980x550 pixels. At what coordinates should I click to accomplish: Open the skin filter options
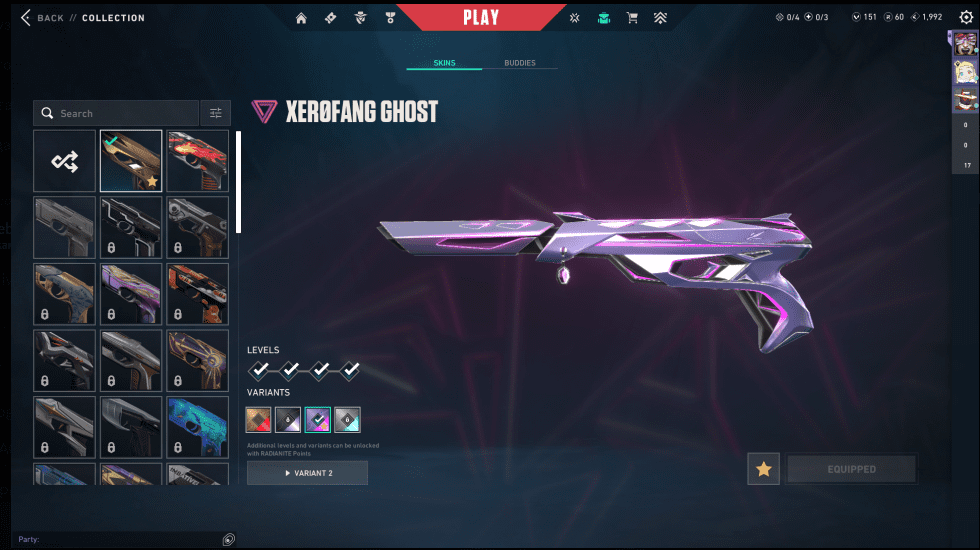tap(215, 113)
